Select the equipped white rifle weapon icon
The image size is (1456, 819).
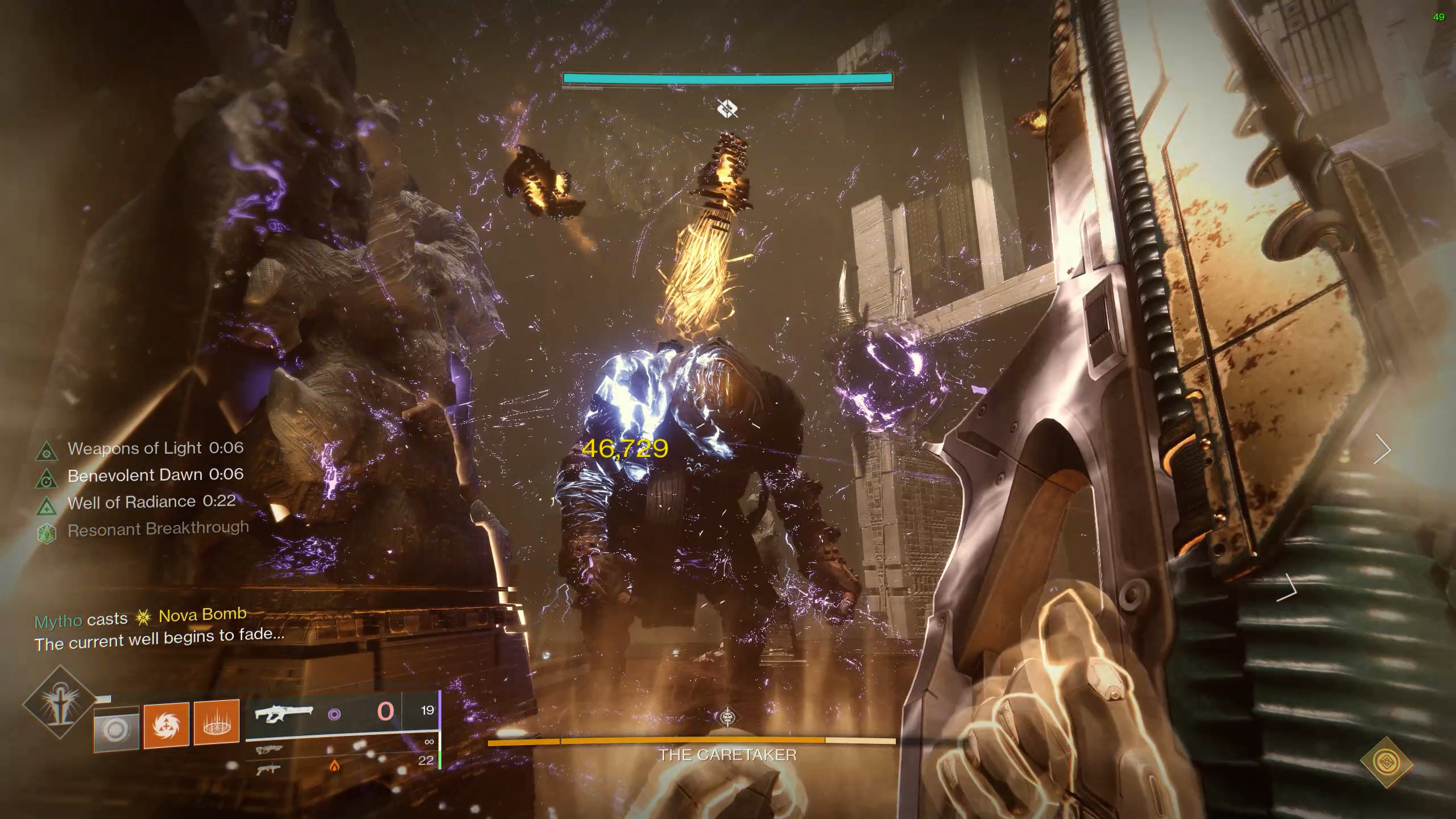point(283,714)
